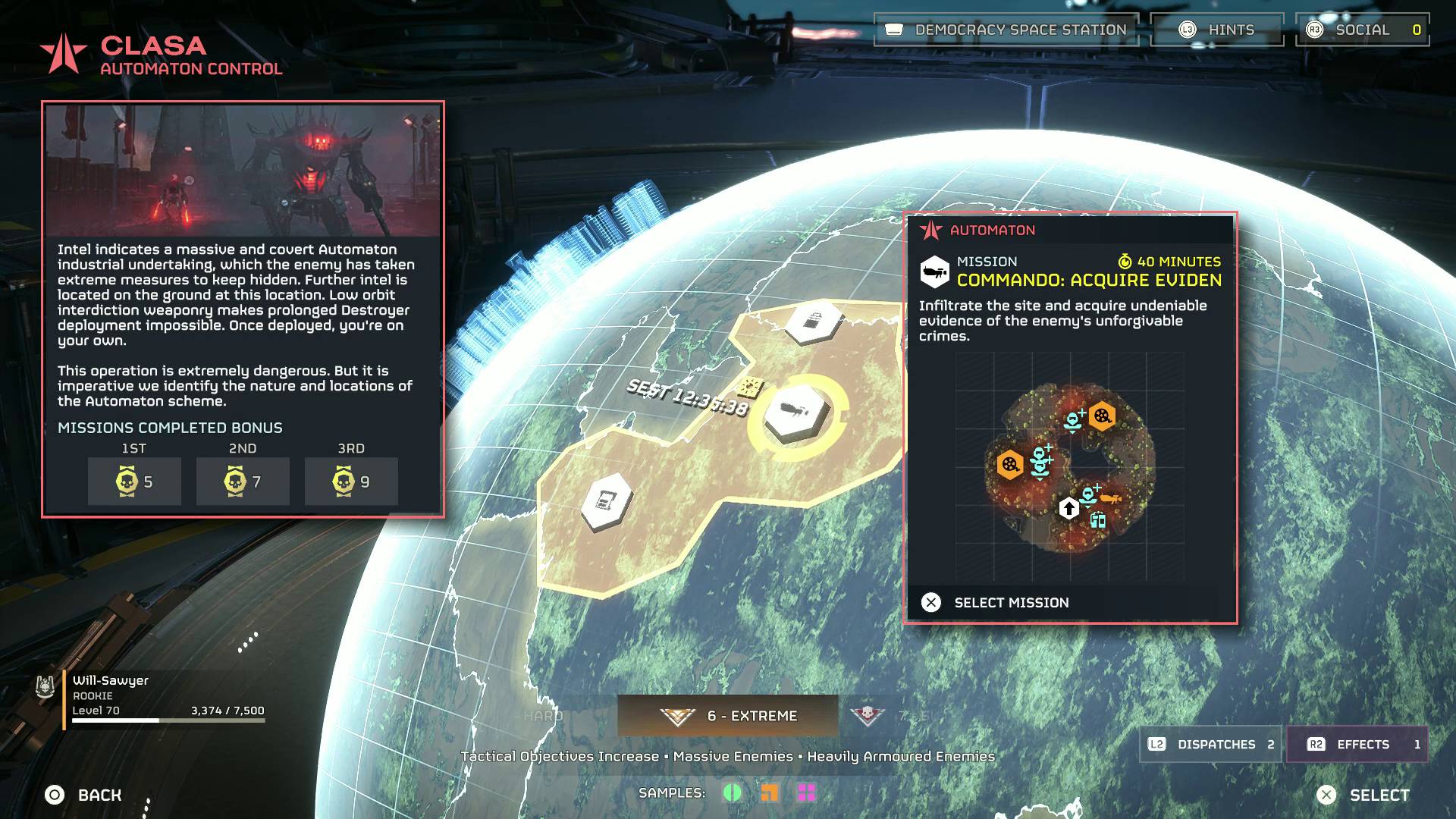Open the Democracy Space Station tab
The width and height of the screenshot is (1456, 819).
(x=1006, y=30)
